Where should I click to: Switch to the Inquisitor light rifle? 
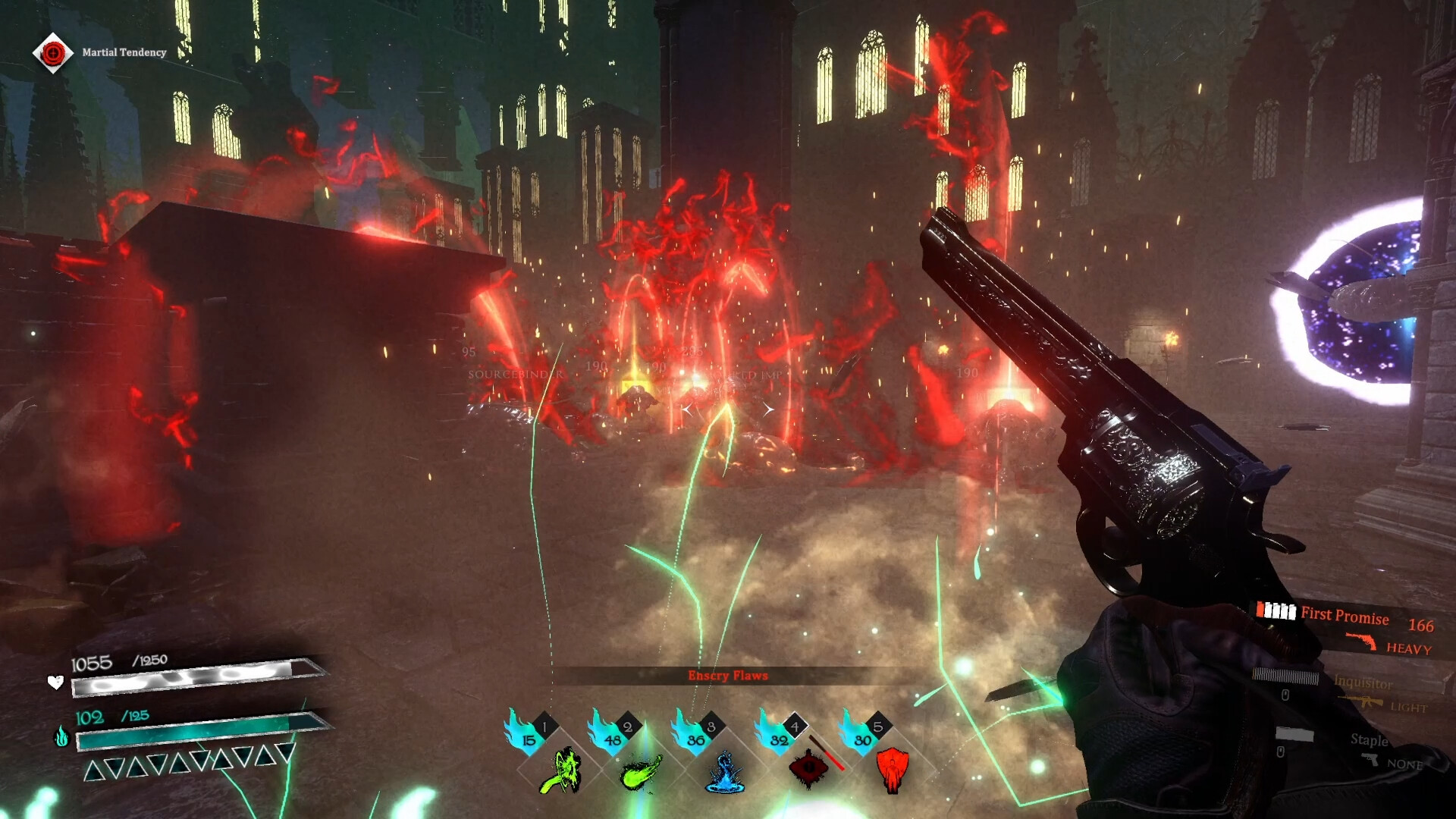click(1363, 683)
